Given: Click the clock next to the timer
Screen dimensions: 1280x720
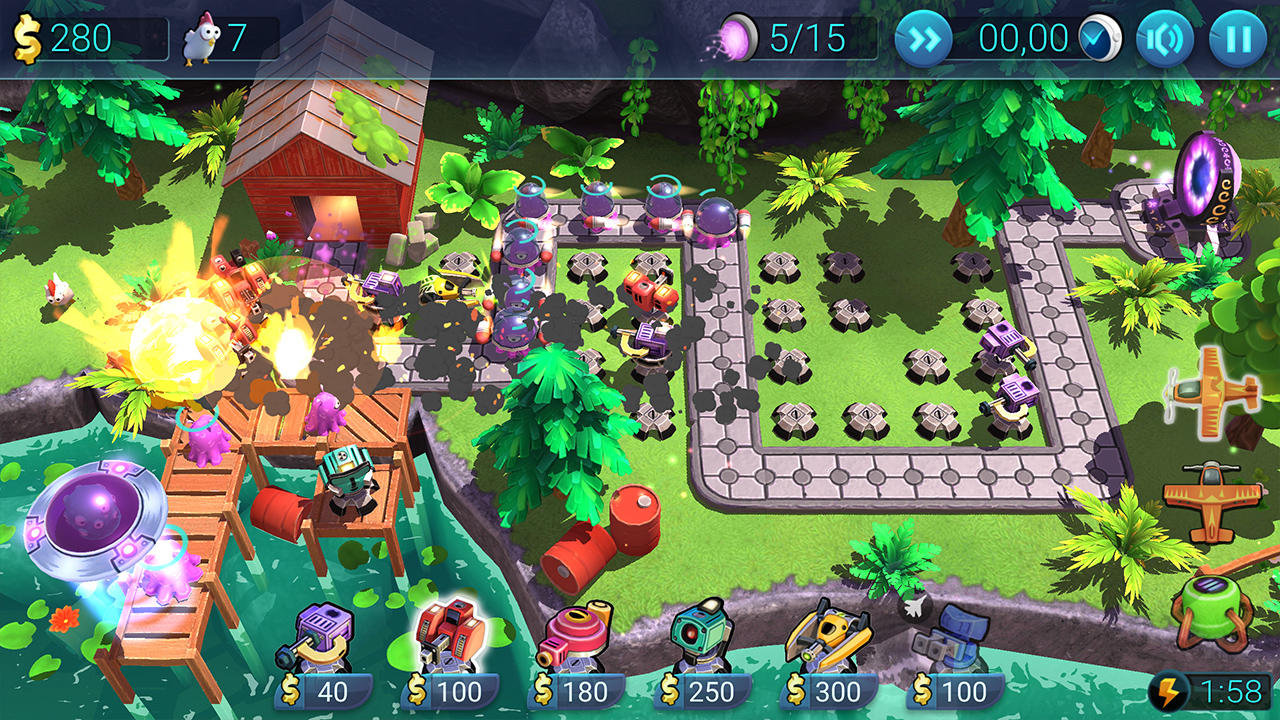Looking at the screenshot, I should pos(1100,38).
